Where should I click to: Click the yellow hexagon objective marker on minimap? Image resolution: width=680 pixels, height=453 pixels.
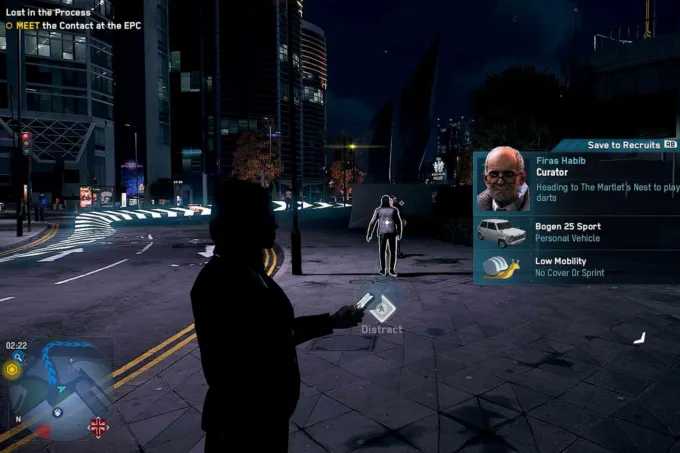tap(12, 369)
